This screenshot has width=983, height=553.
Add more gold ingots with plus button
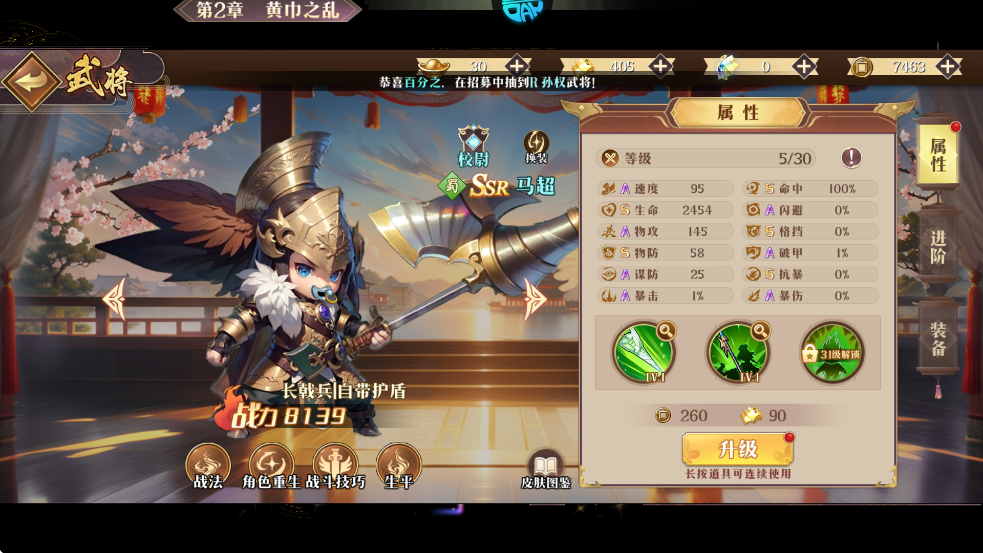click(x=517, y=66)
